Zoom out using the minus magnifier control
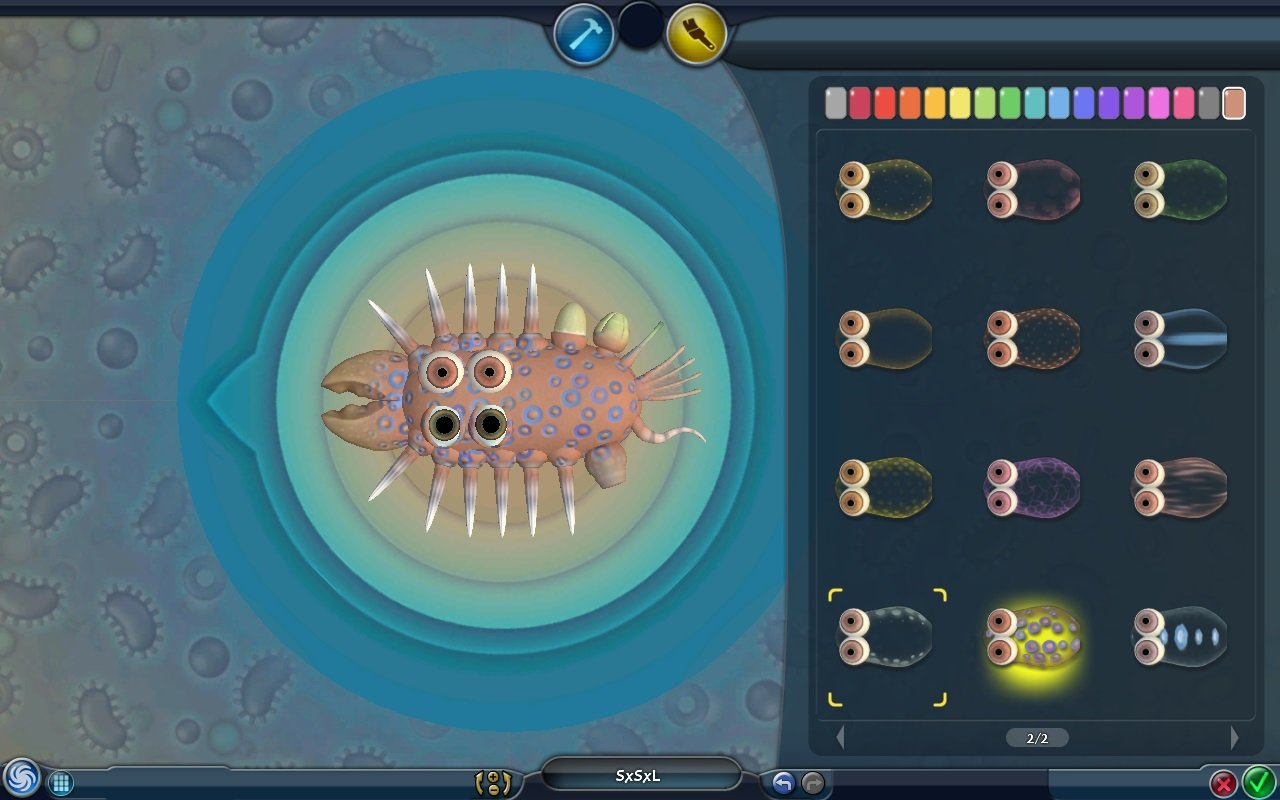 pyautogui.click(x=493, y=789)
